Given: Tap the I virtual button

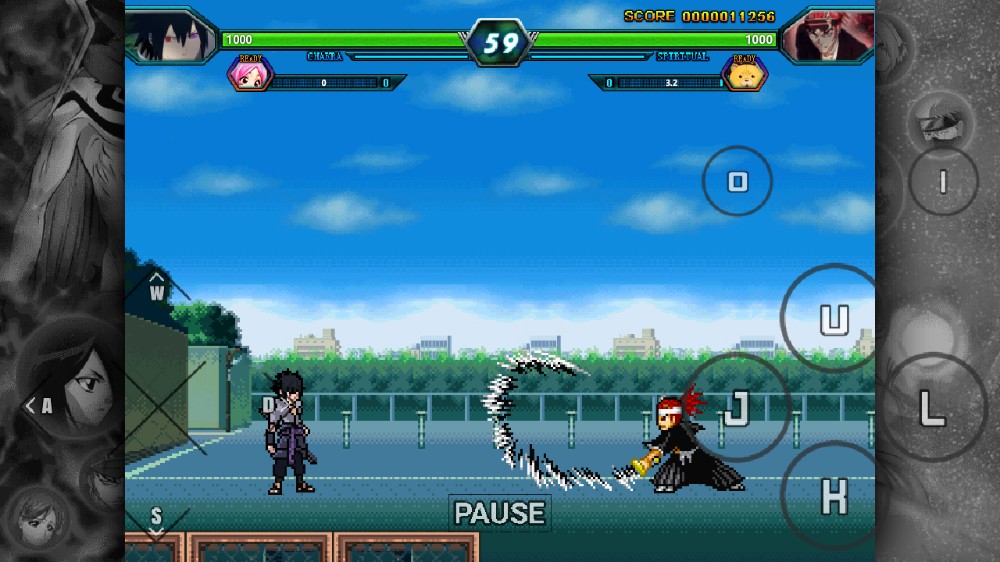Looking at the screenshot, I should click(x=942, y=181).
